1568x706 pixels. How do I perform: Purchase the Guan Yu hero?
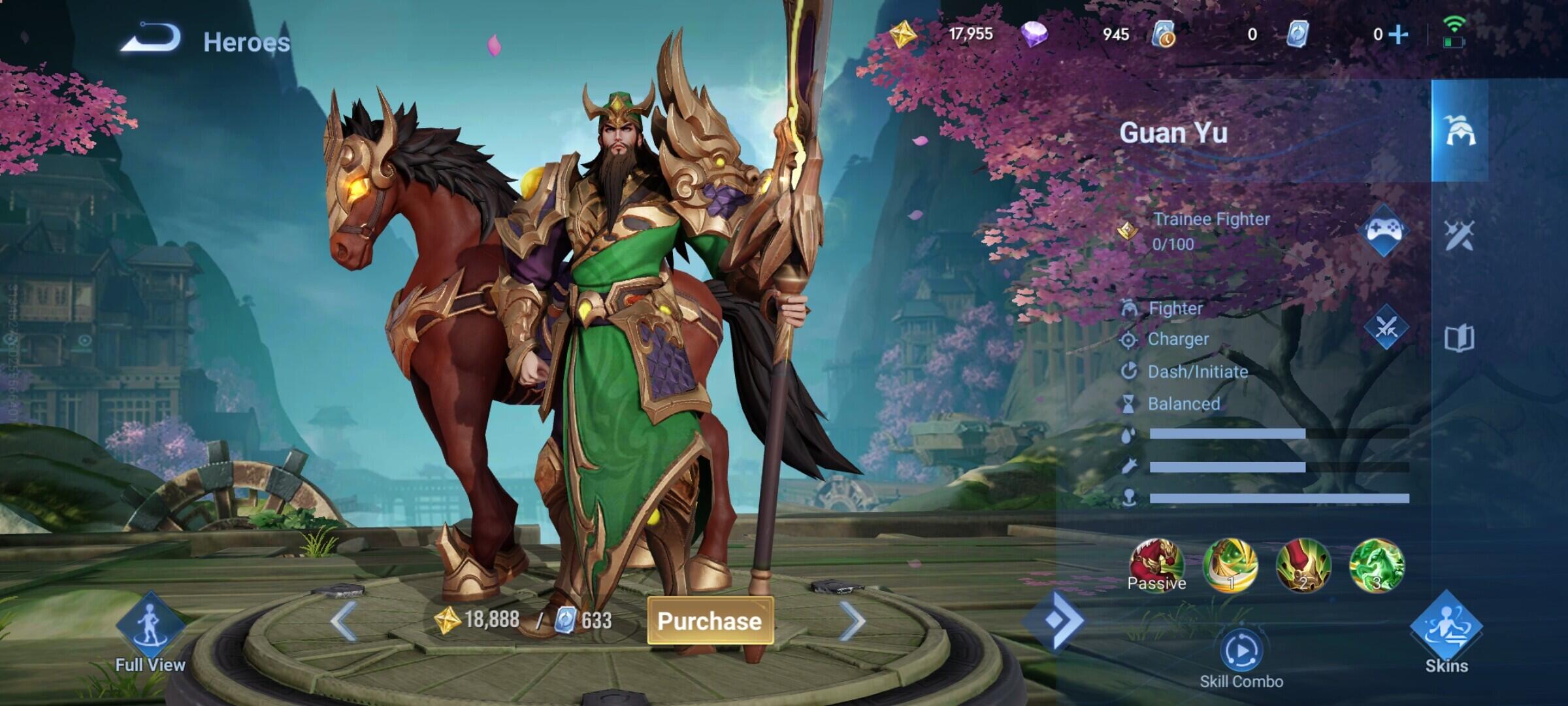(x=710, y=620)
